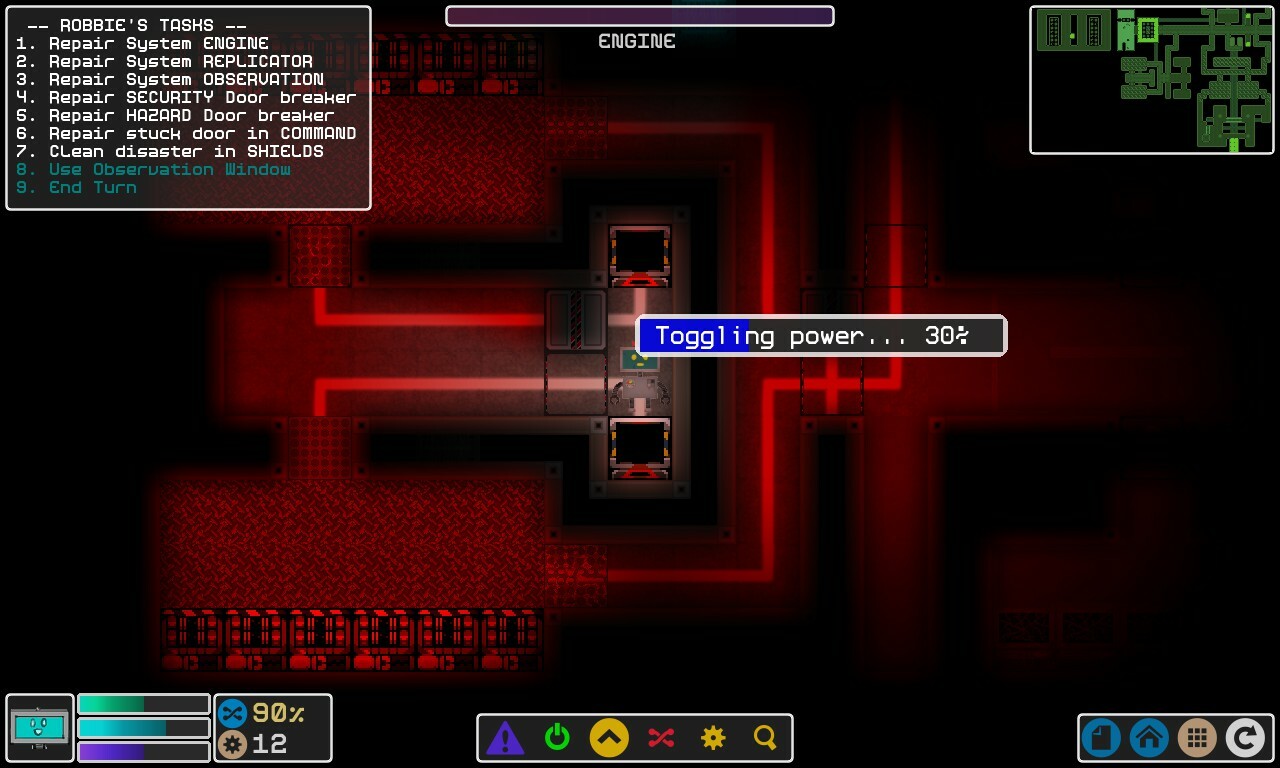
Task: Click the blue wires icon beside 90%
Action: (x=232, y=713)
